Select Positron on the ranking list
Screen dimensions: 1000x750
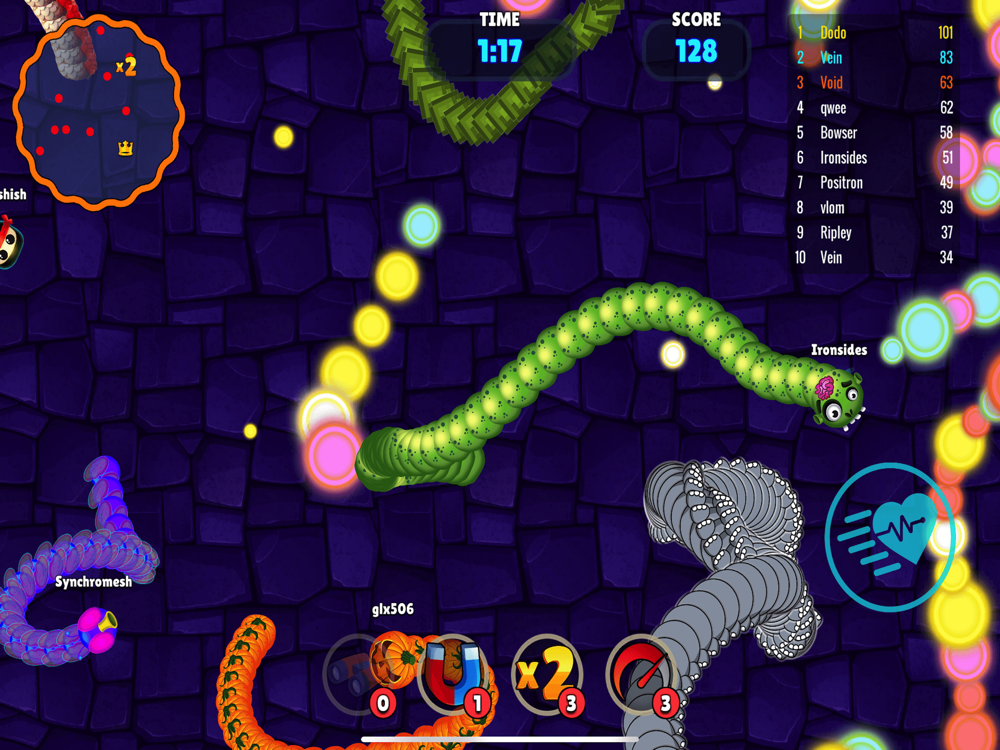click(x=874, y=183)
